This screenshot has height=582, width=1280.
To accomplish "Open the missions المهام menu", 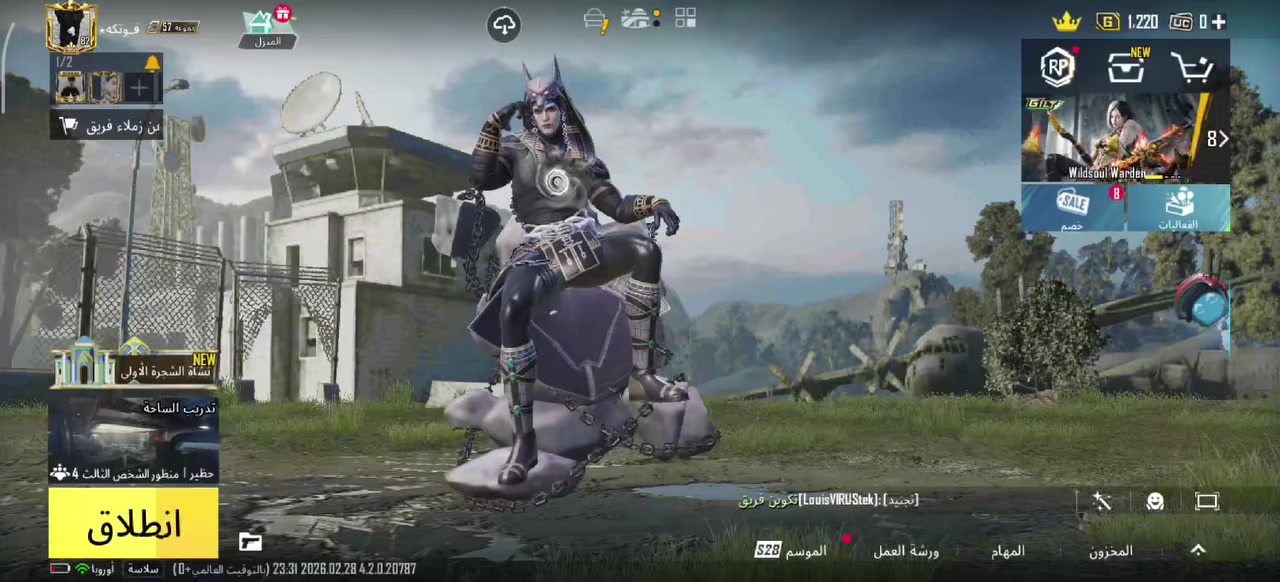I will 1008,551.
